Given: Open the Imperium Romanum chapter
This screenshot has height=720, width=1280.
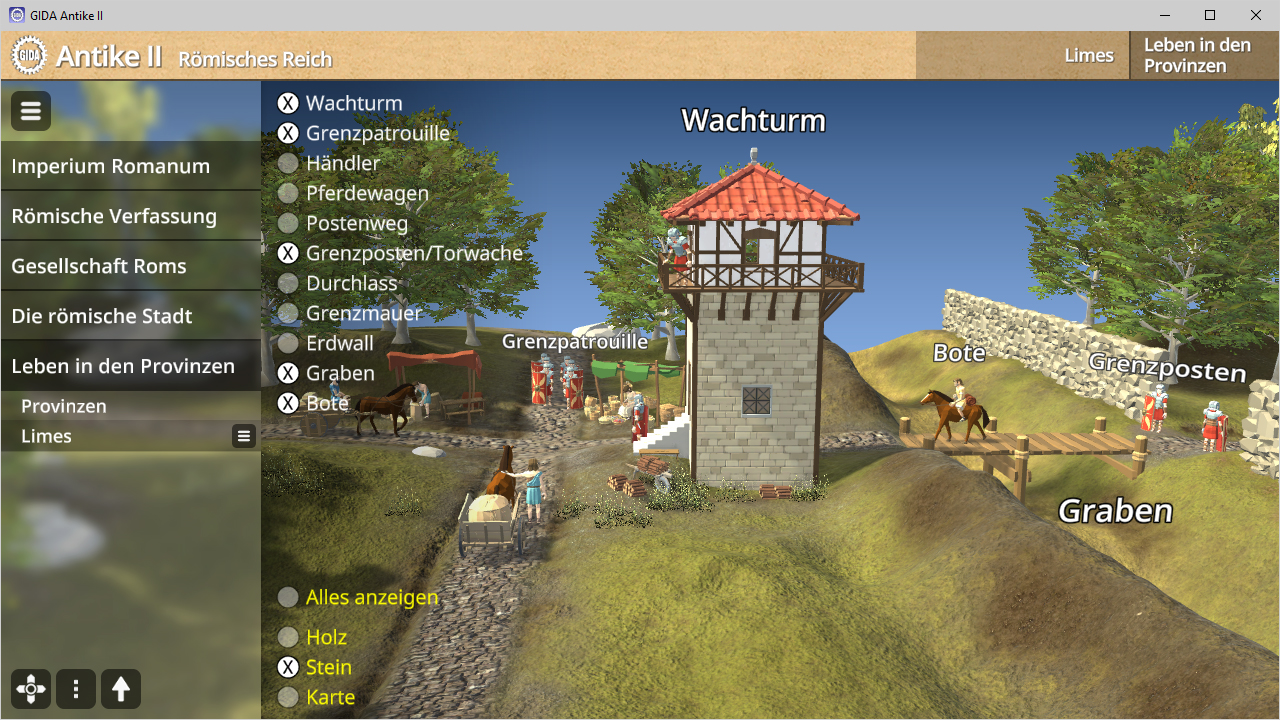Looking at the screenshot, I should pos(110,166).
